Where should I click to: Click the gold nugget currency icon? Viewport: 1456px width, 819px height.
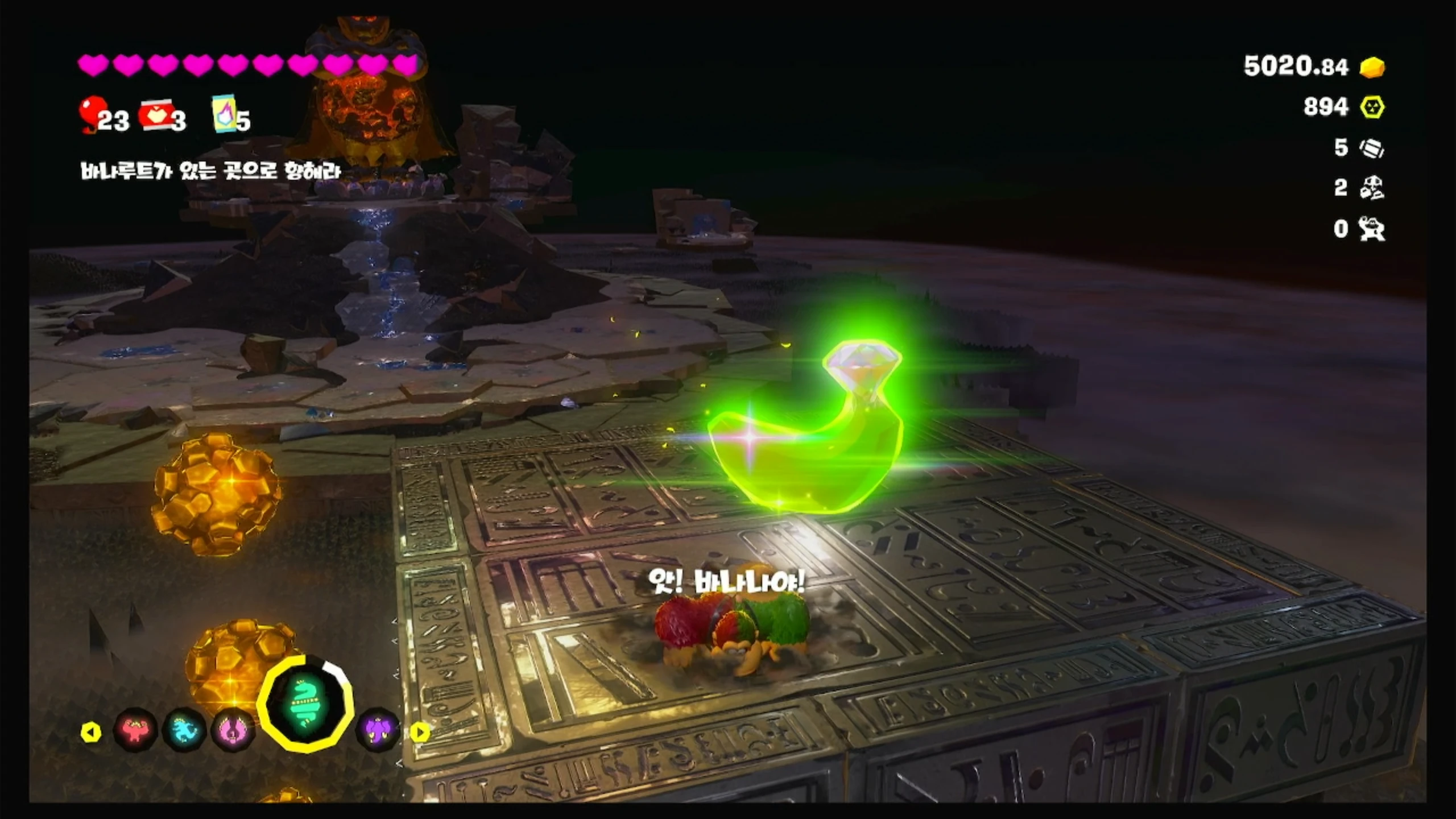coord(1372,68)
